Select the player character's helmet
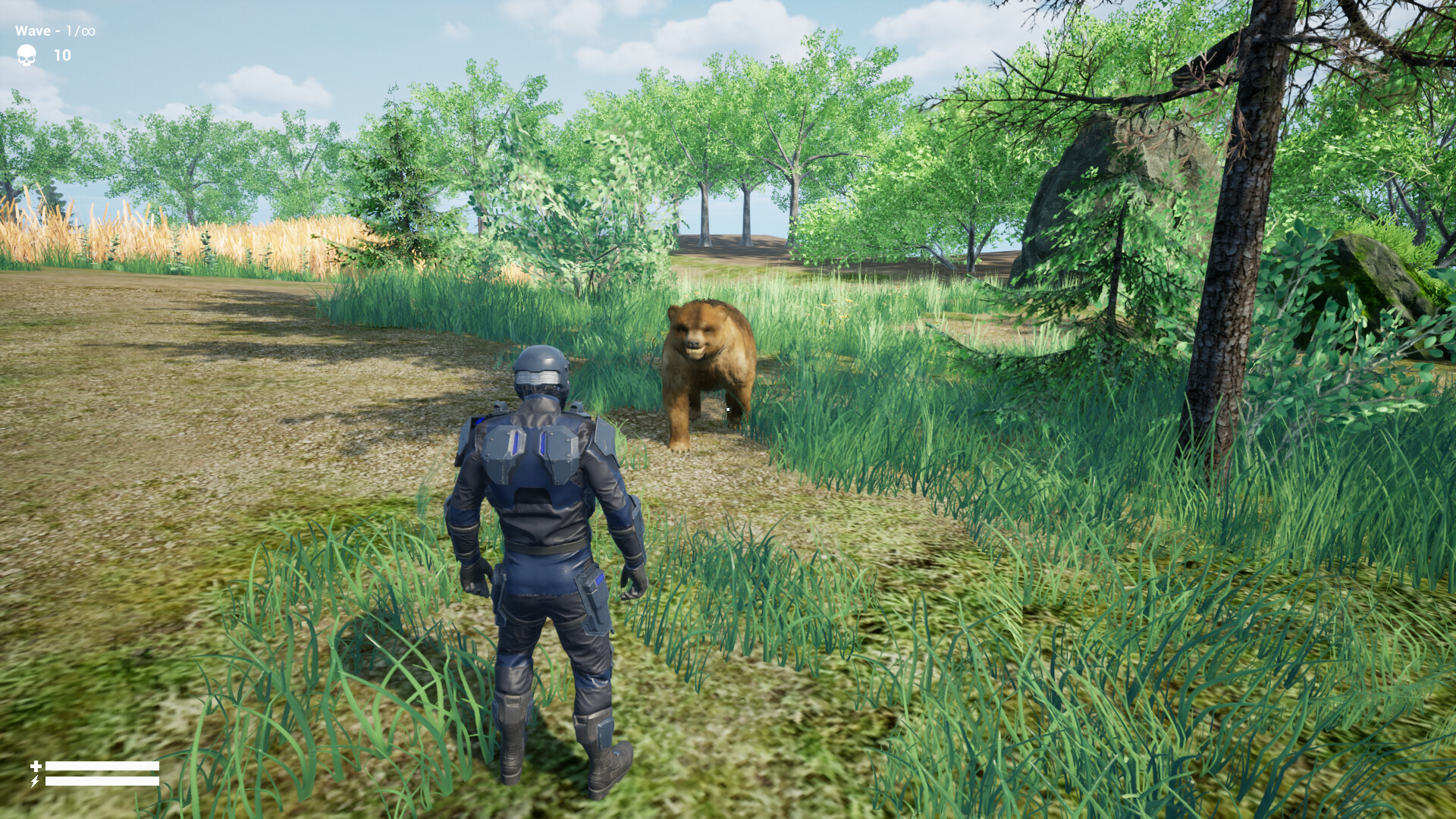The image size is (1456, 819). click(540, 370)
